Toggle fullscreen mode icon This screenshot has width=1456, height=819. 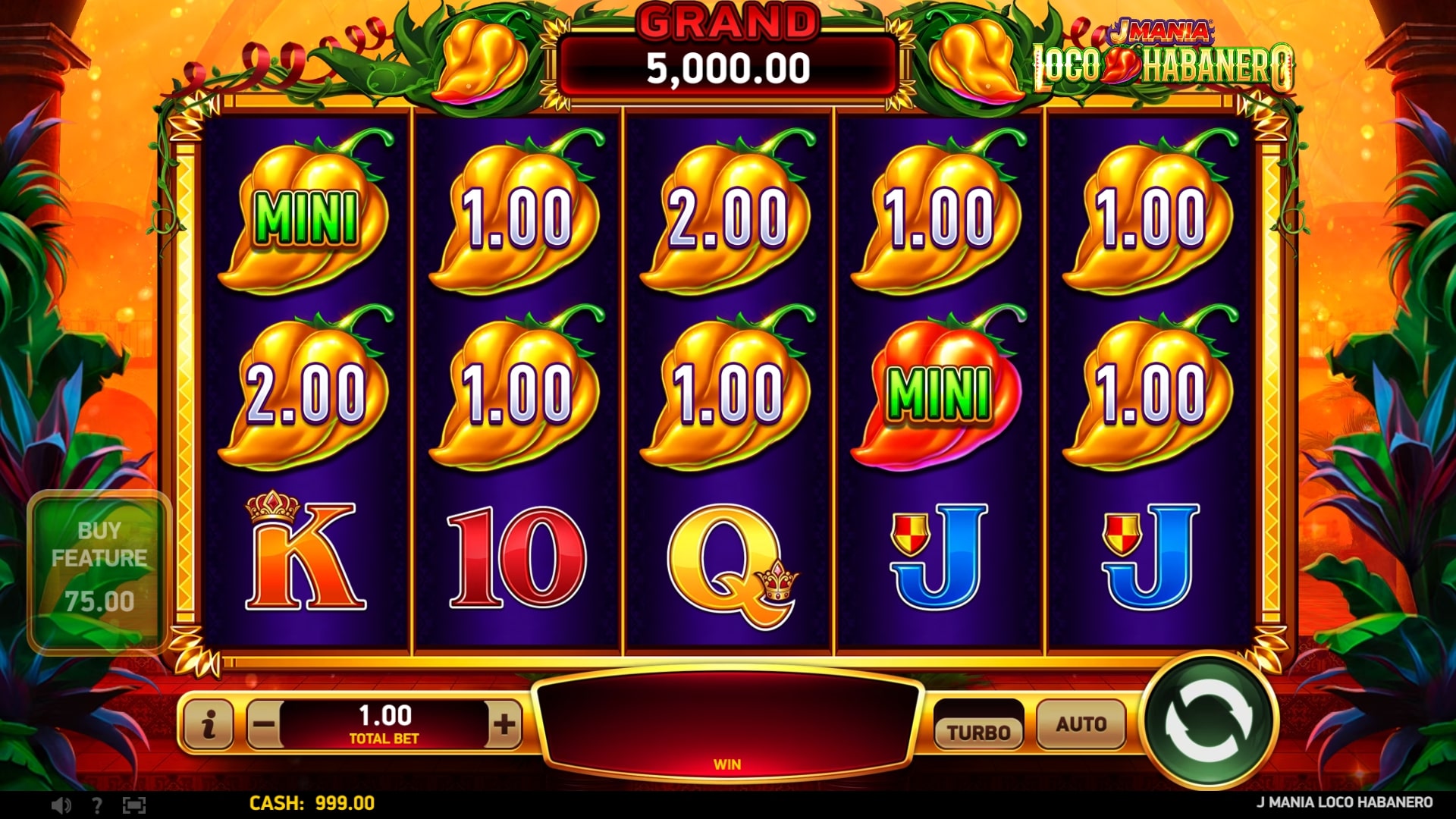(133, 805)
